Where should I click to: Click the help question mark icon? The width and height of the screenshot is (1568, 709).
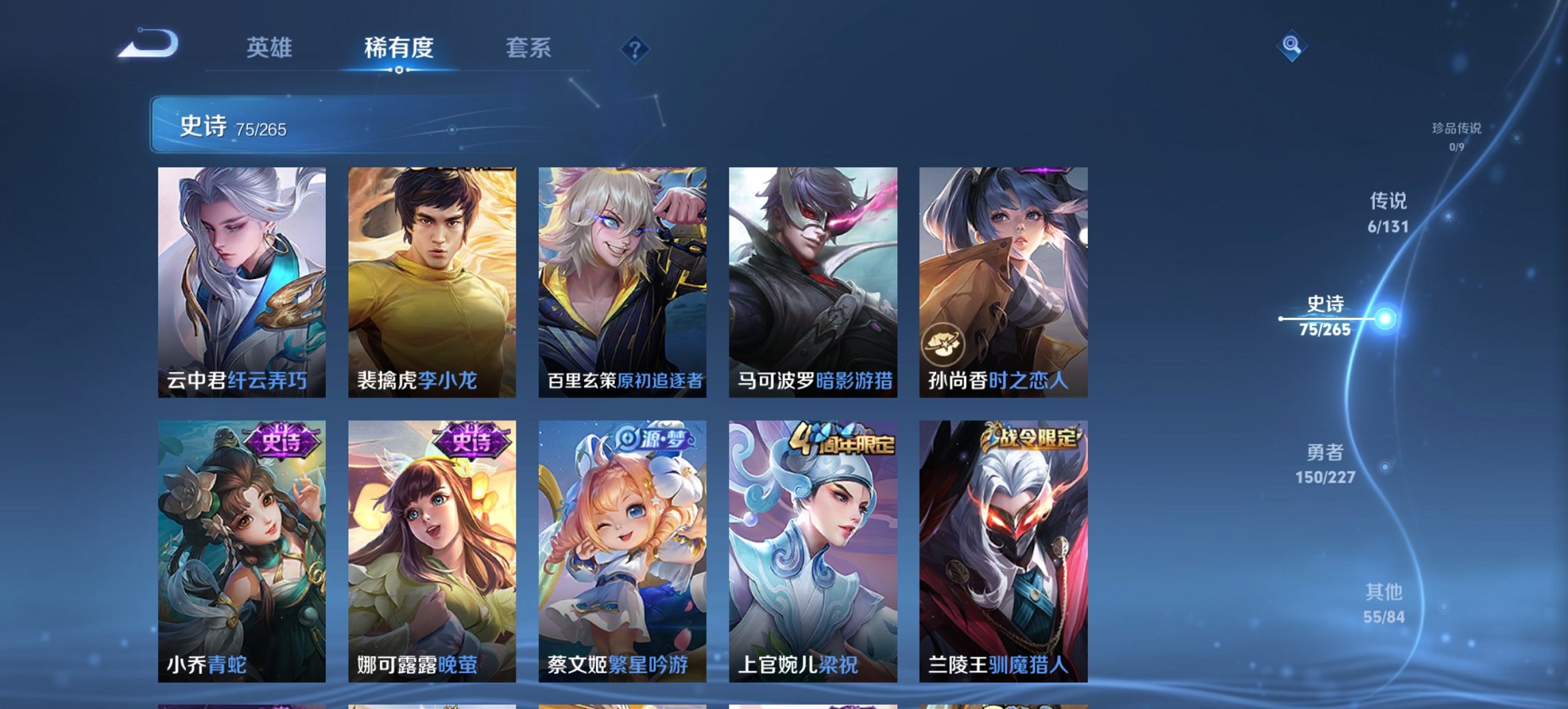635,48
